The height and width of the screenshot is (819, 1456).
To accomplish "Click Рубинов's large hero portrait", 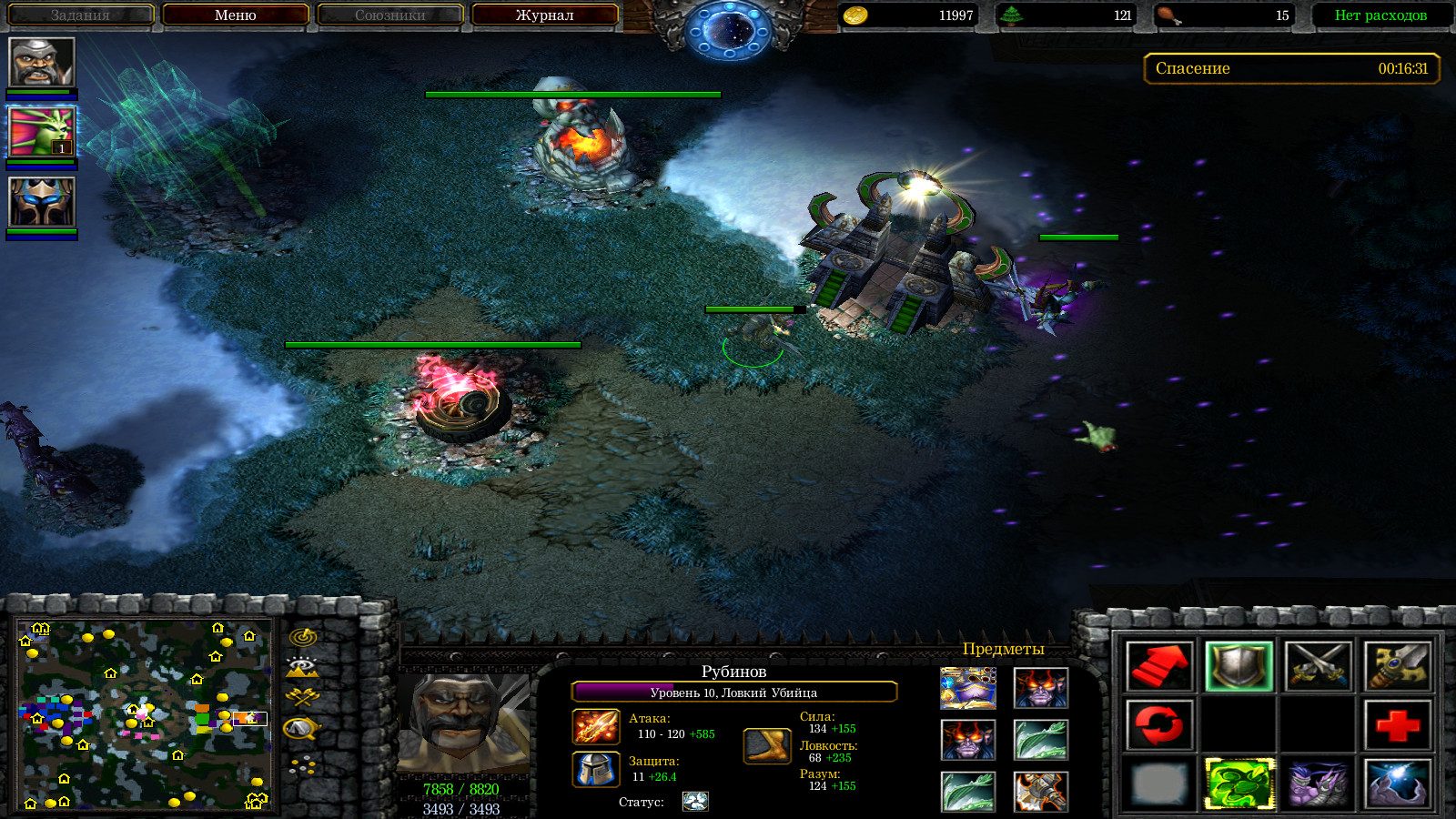I will click(x=463, y=723).
